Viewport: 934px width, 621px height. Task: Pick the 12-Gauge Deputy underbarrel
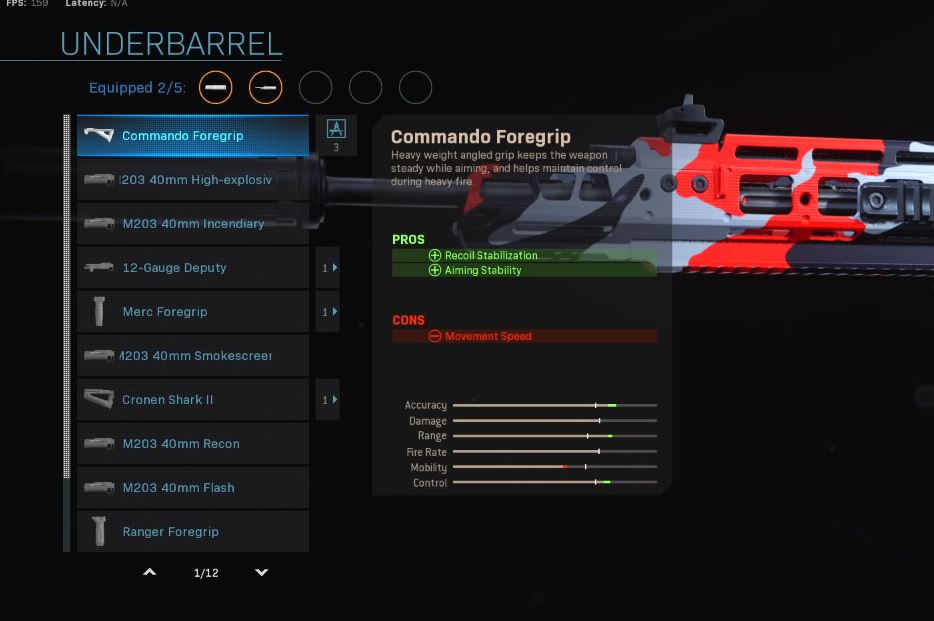(x=192, y=268)
